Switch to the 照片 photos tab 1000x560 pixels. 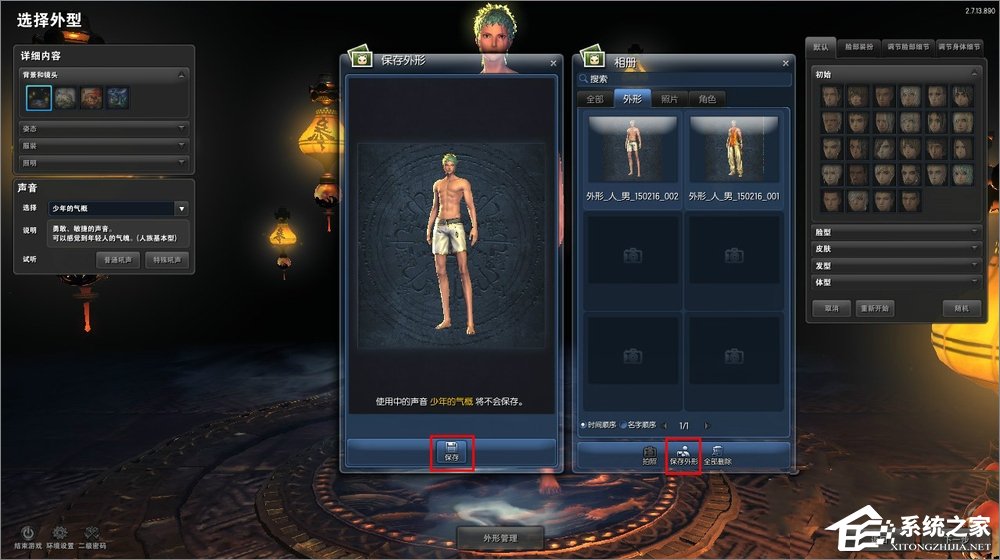click(669, 99)
